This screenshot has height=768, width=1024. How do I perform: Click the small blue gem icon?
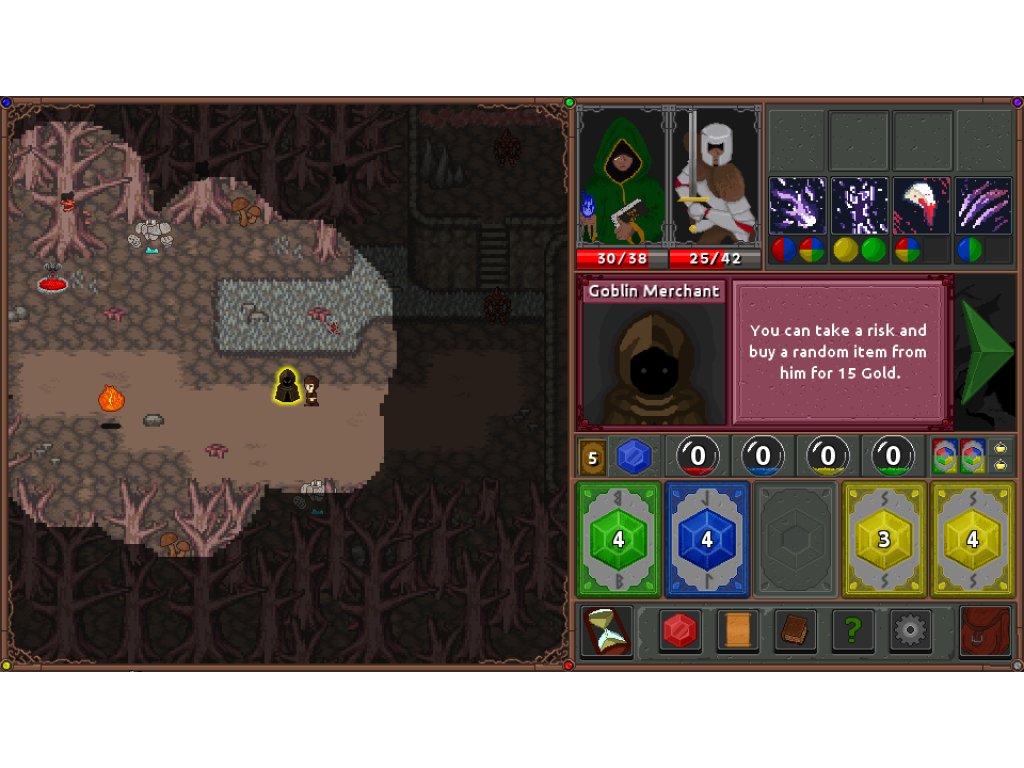click(x=633, y=457)
